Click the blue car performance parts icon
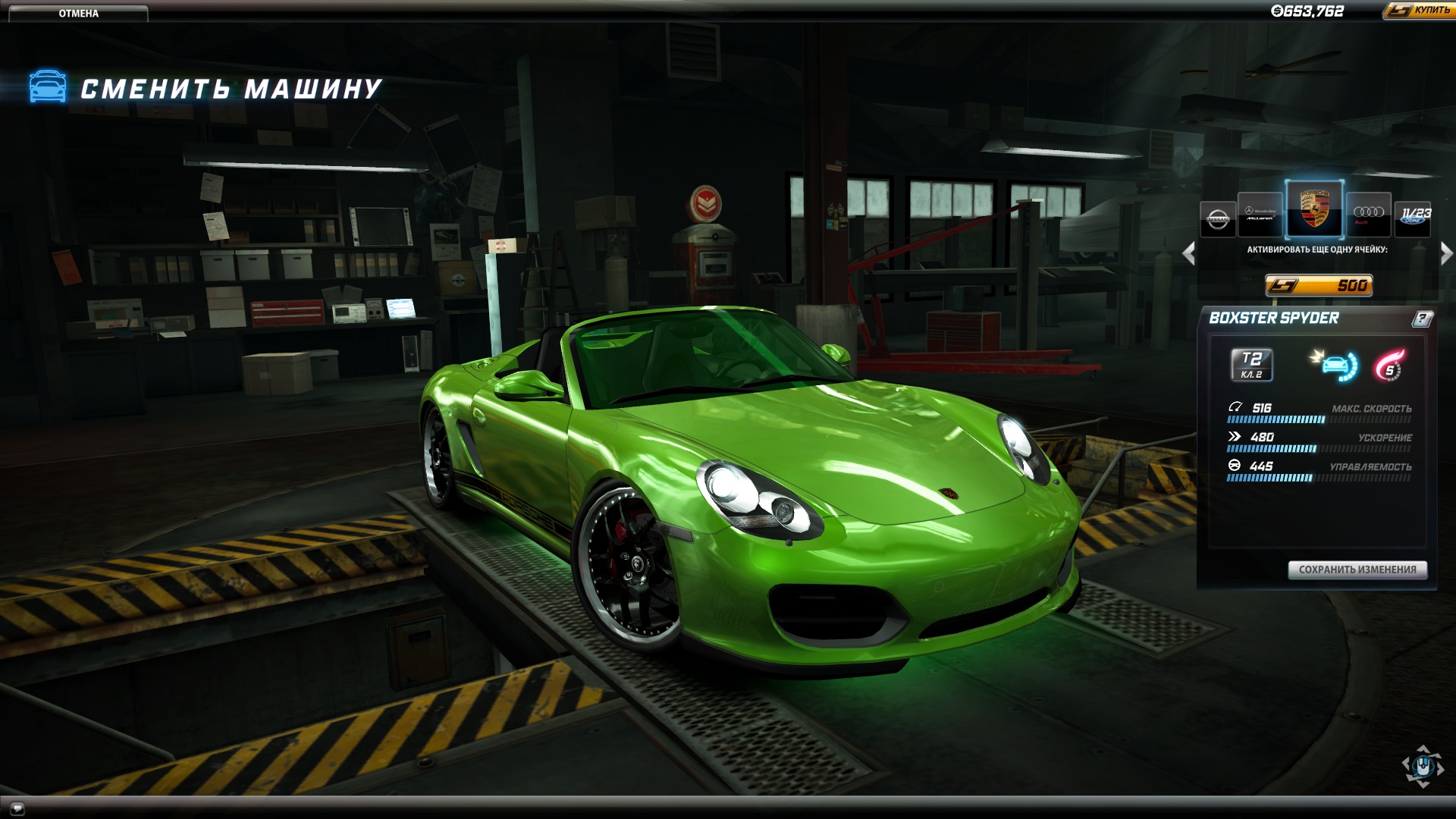 click(x=1334, y=365)
